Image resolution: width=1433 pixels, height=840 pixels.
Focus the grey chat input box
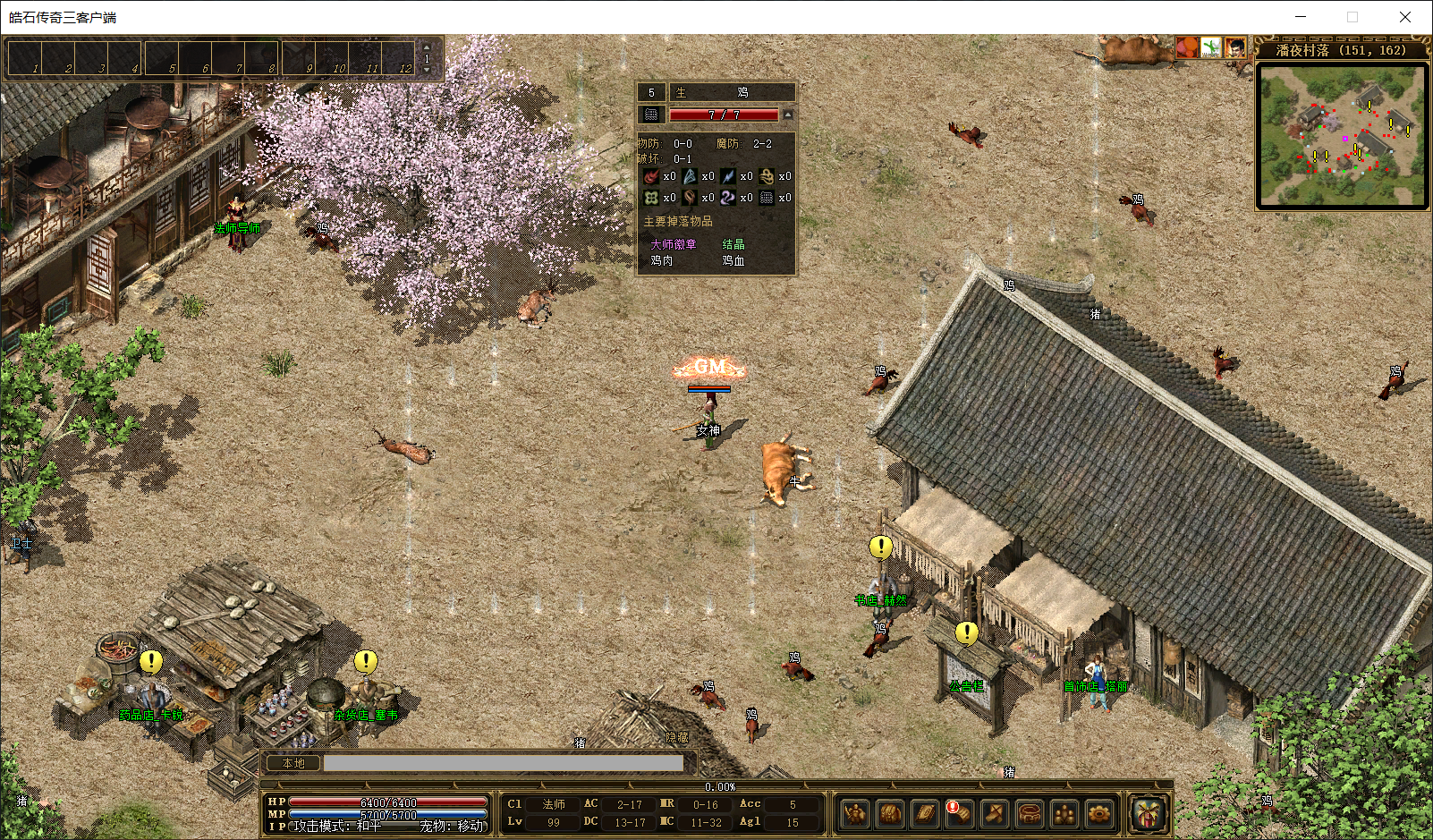point(503,763)
